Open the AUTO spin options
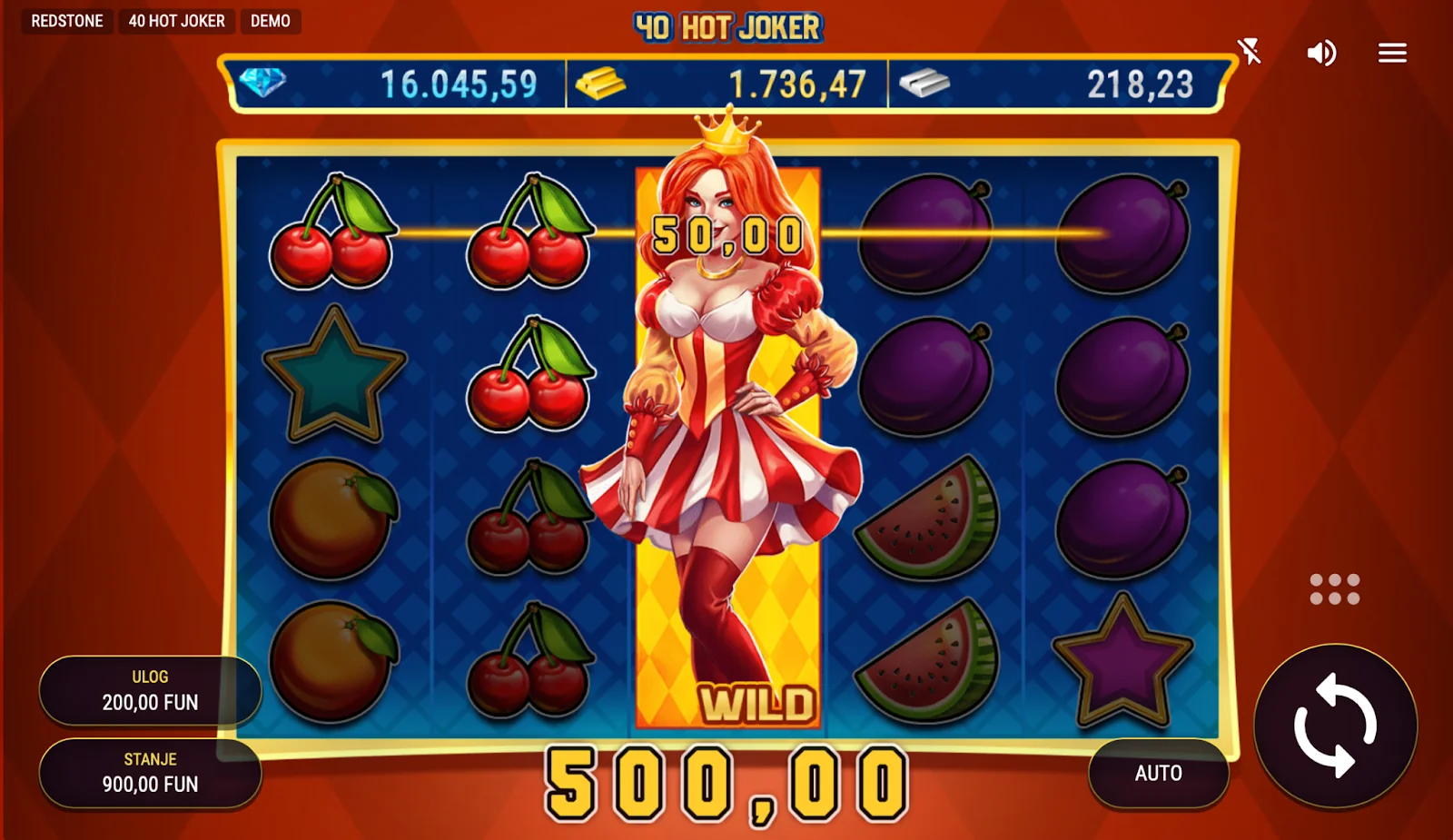 pos(1158,773)
